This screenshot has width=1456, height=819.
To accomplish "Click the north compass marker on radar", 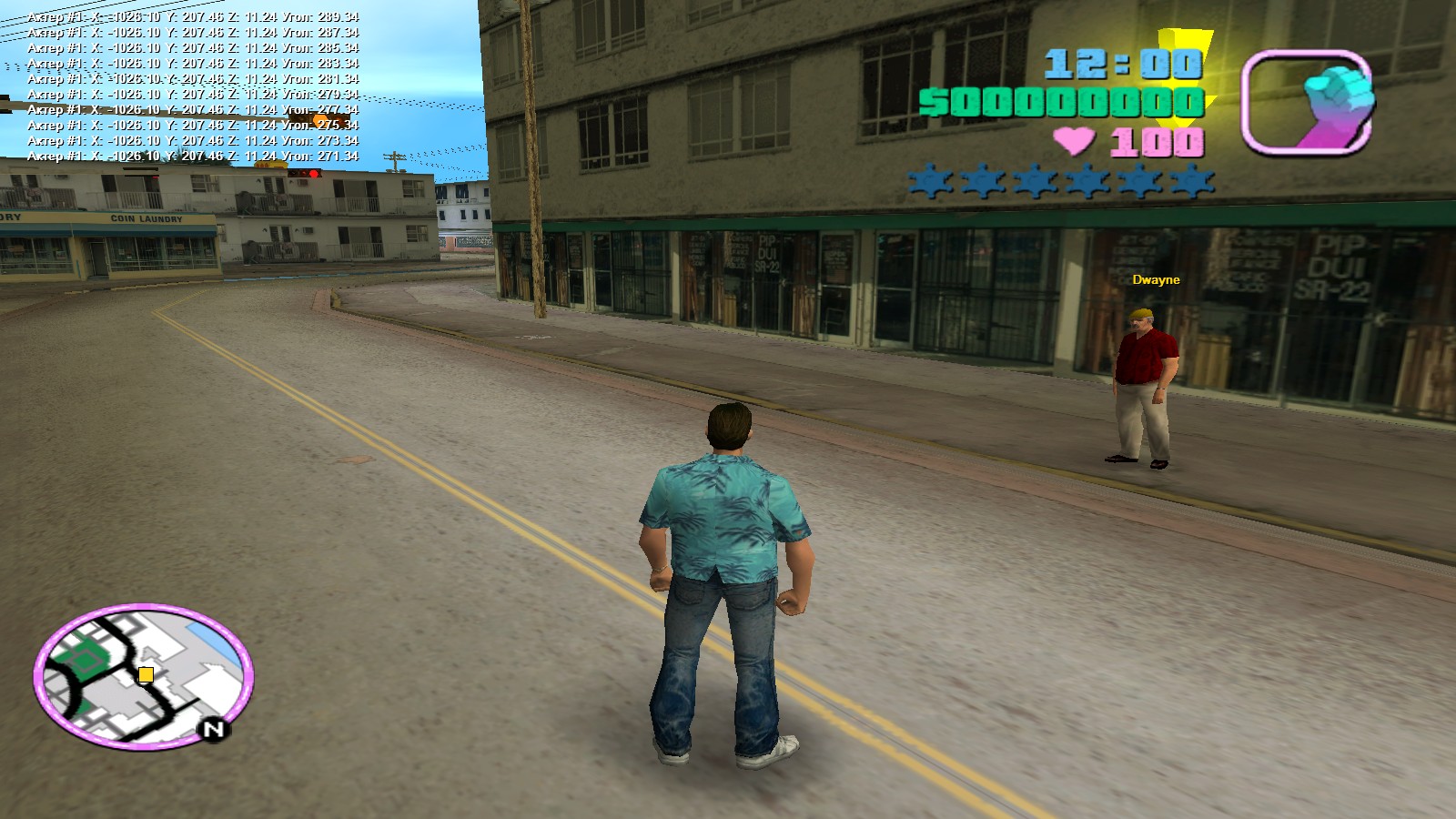I will [213, 729].
